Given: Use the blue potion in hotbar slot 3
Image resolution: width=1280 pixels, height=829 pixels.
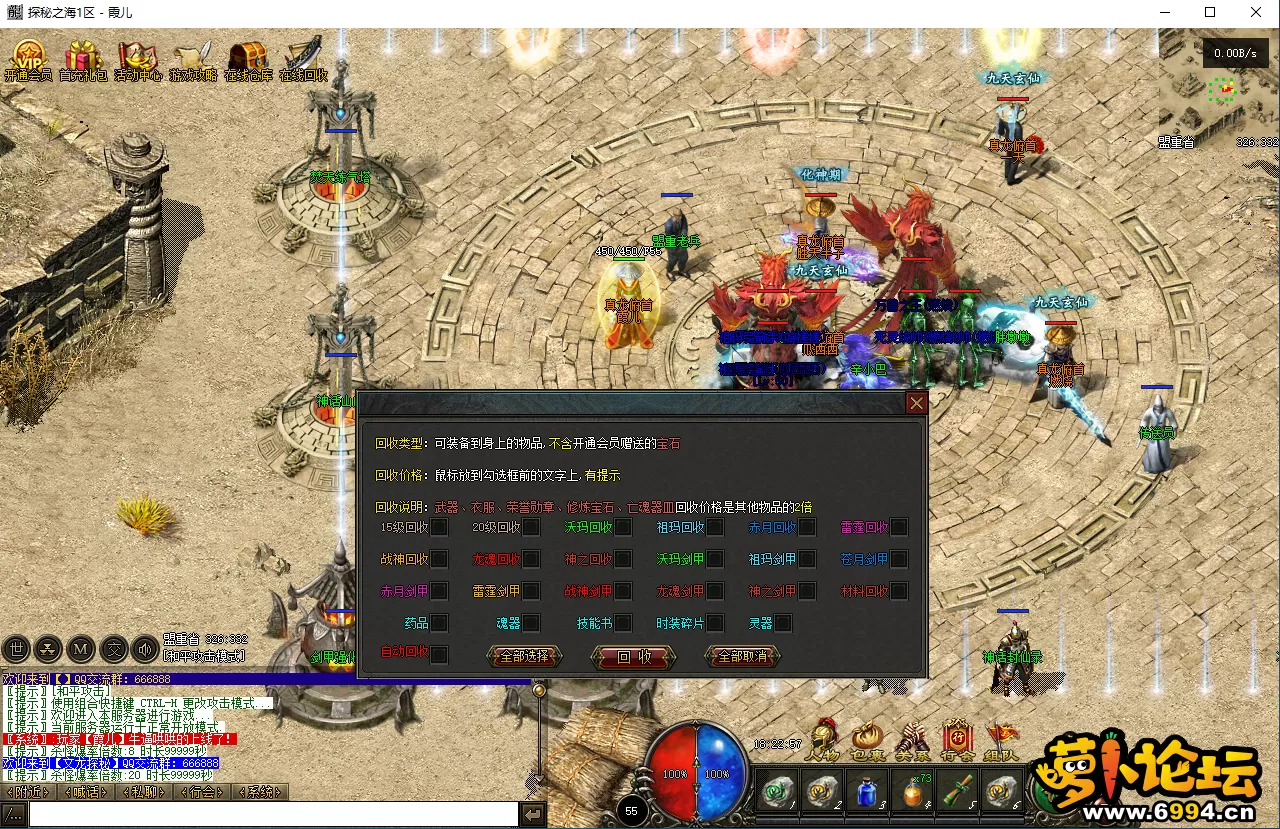Looking at the screenshot, I should pos(866,792).
